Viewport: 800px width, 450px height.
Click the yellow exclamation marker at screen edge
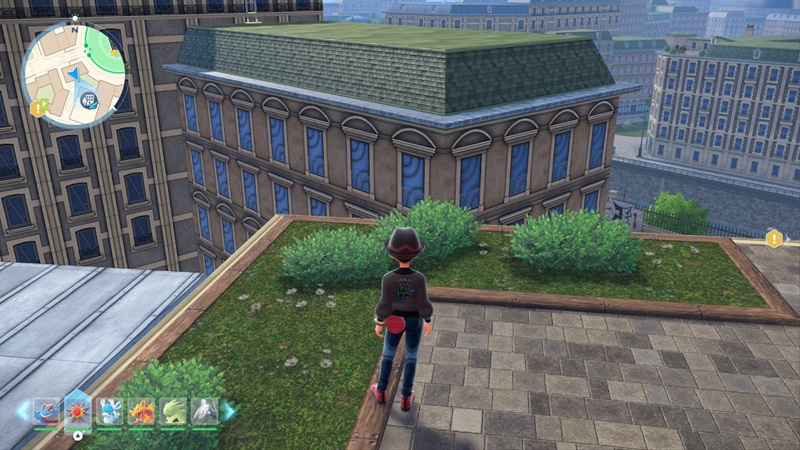click(774, 238)
